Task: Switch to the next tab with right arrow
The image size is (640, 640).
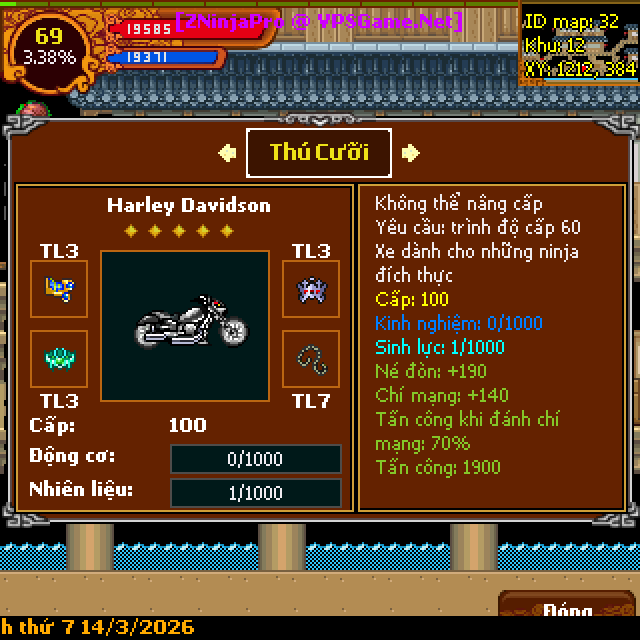Action: 410,153
